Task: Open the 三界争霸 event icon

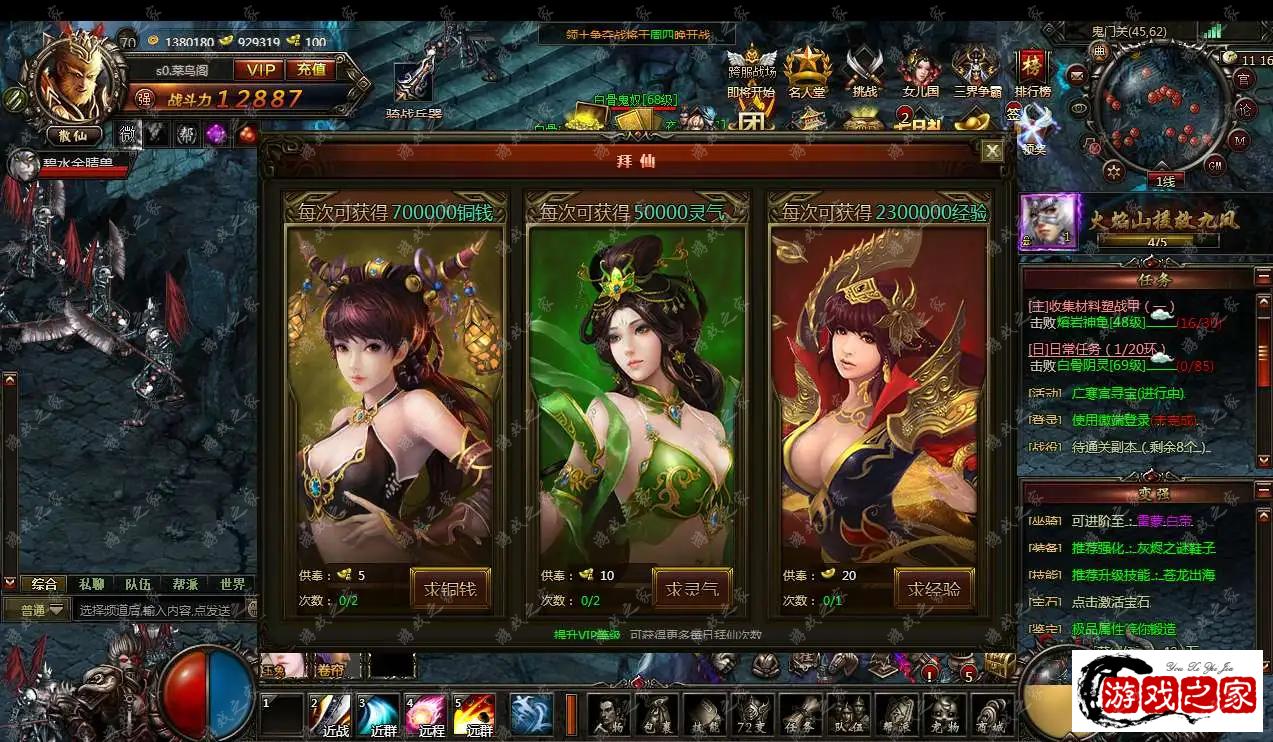Action: (976, 72)
